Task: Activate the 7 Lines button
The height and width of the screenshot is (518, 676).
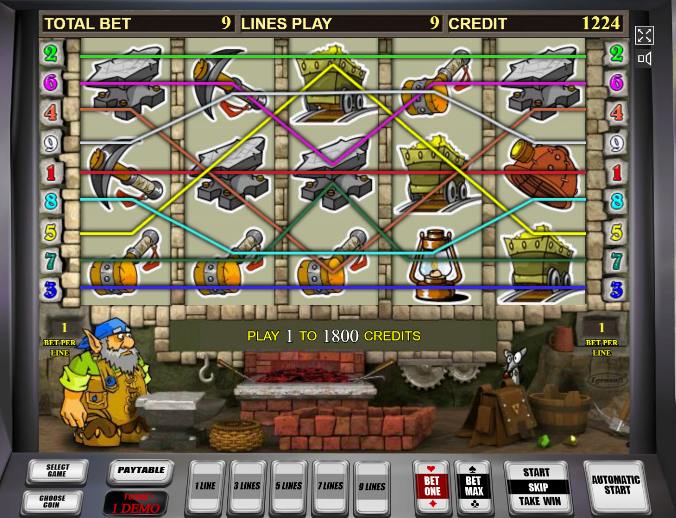Action: [330, 487]
